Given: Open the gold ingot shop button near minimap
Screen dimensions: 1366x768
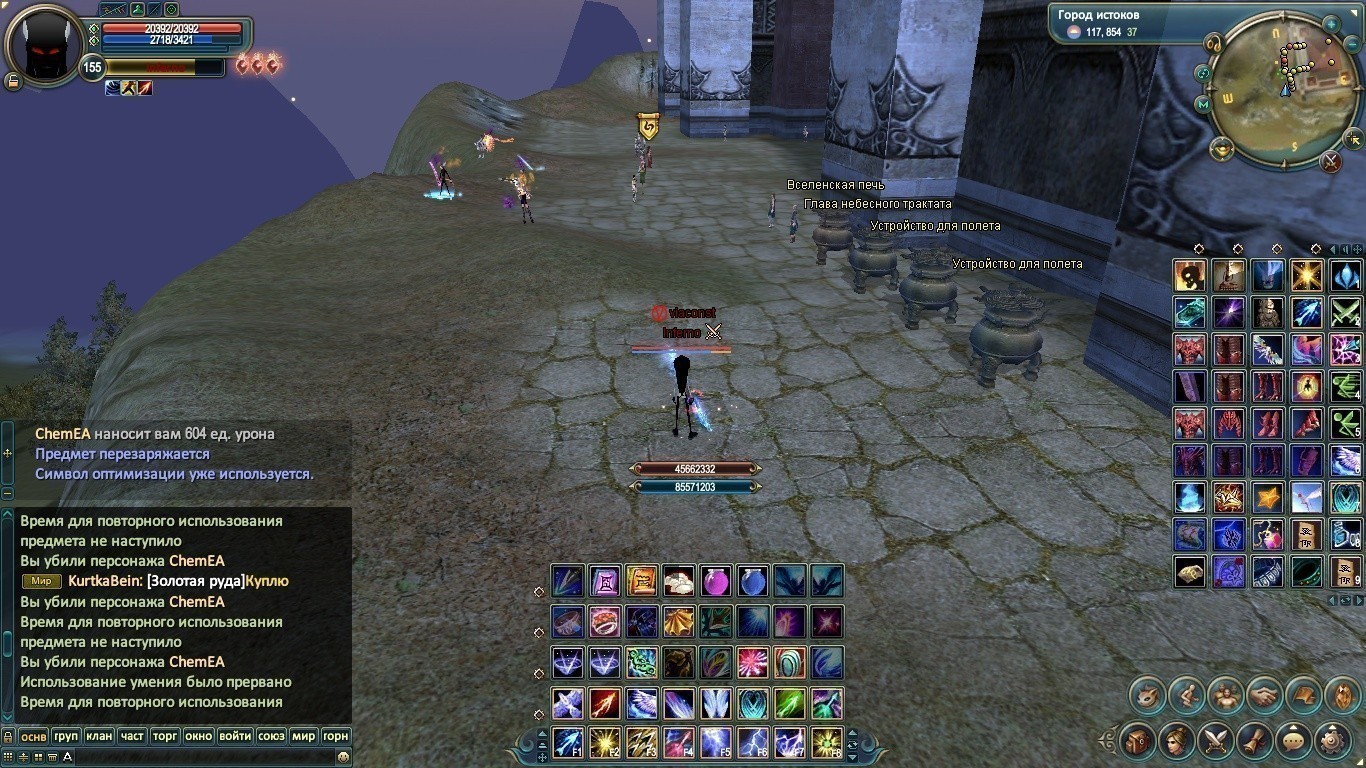Looking at the screenshot, I should pos(1221,150).
